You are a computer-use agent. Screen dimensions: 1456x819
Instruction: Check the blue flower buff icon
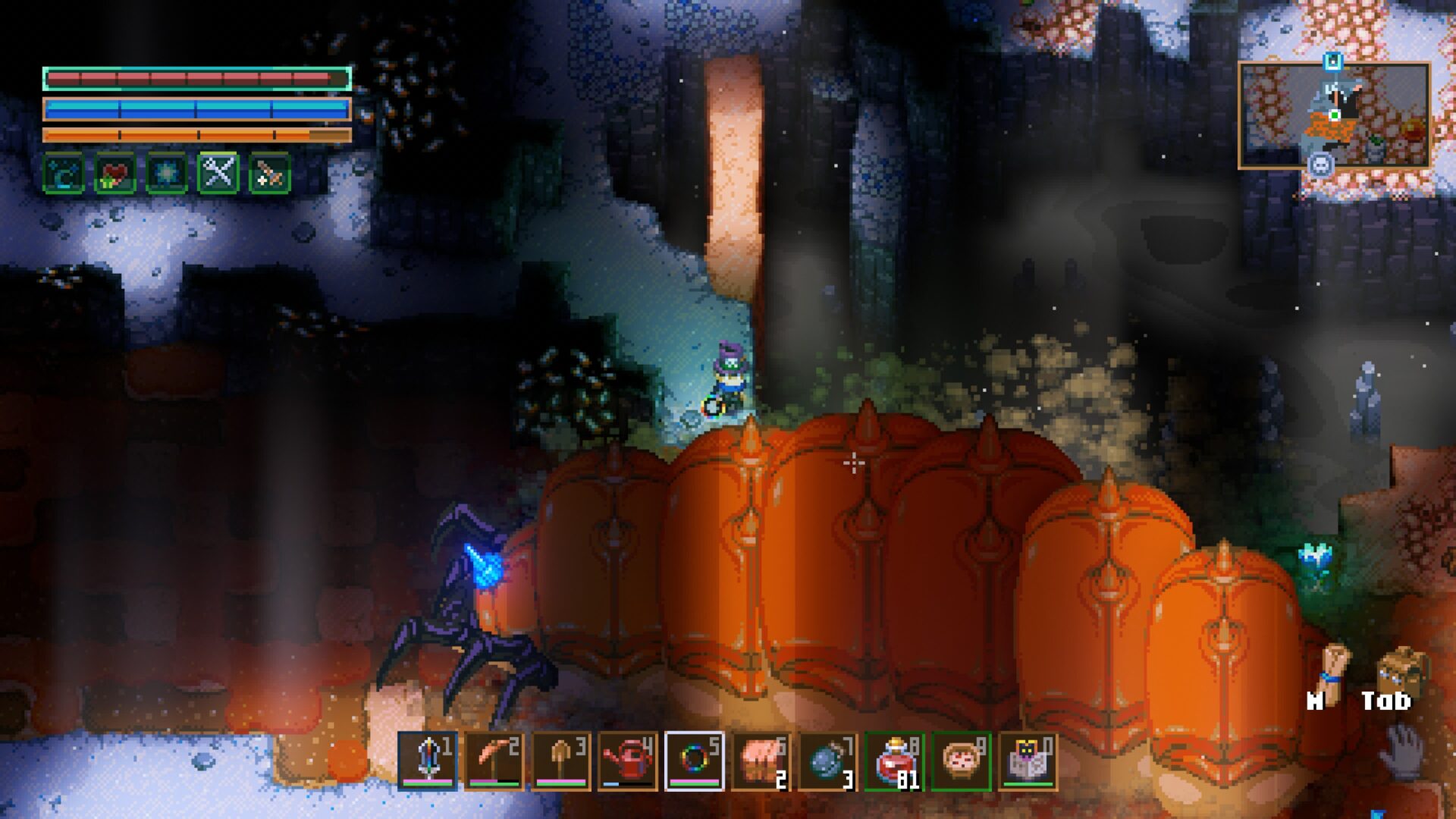tap(167, 174)
